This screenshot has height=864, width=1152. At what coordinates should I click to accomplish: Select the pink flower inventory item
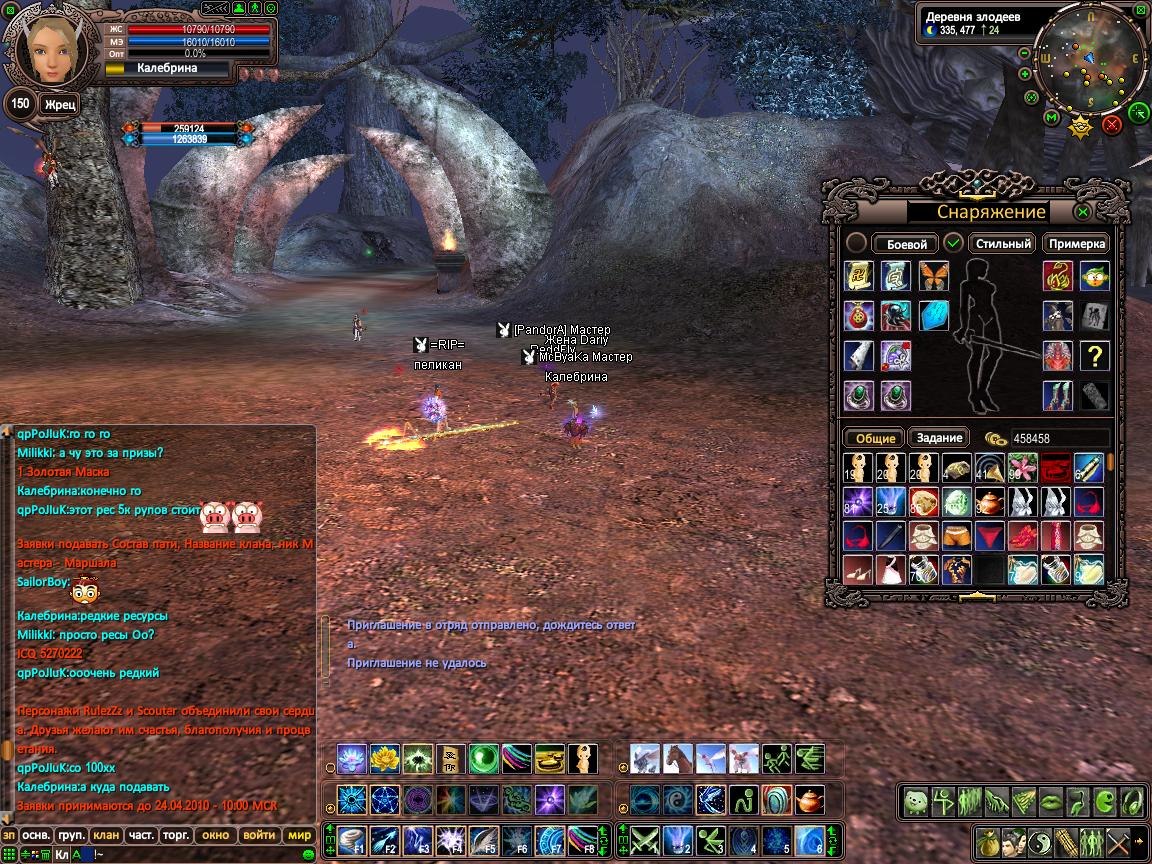point(1022,467)
